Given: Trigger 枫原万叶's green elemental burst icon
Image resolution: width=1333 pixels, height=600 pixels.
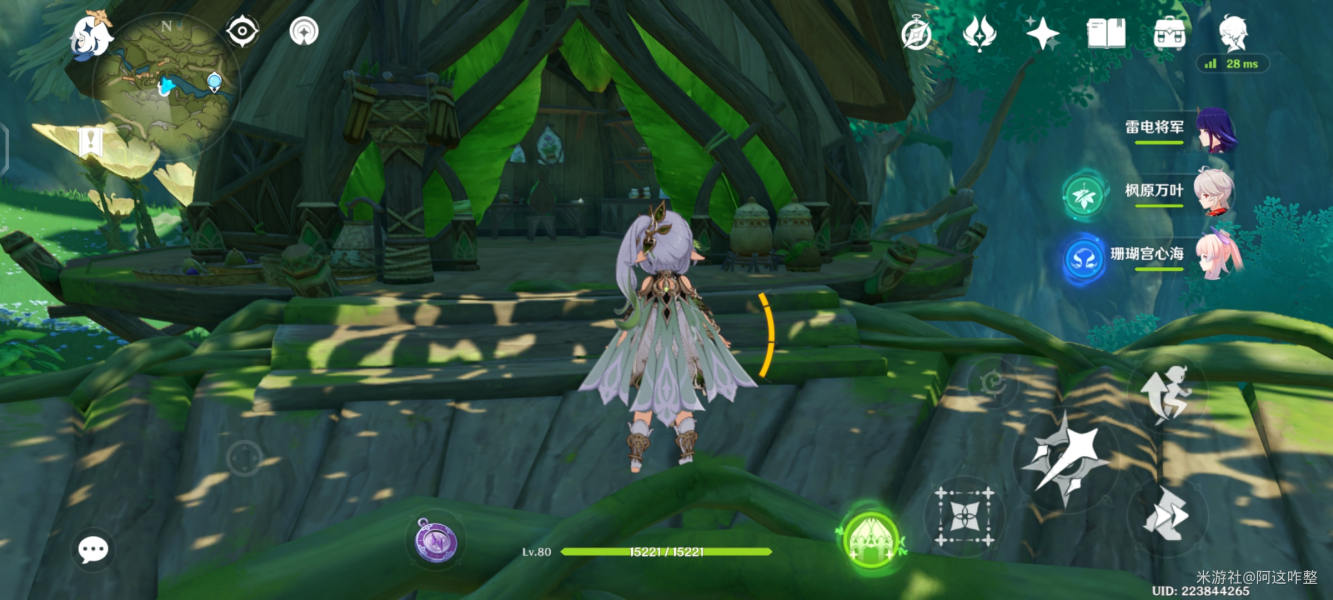Looking at the screenshot, I should [1083, 195].
